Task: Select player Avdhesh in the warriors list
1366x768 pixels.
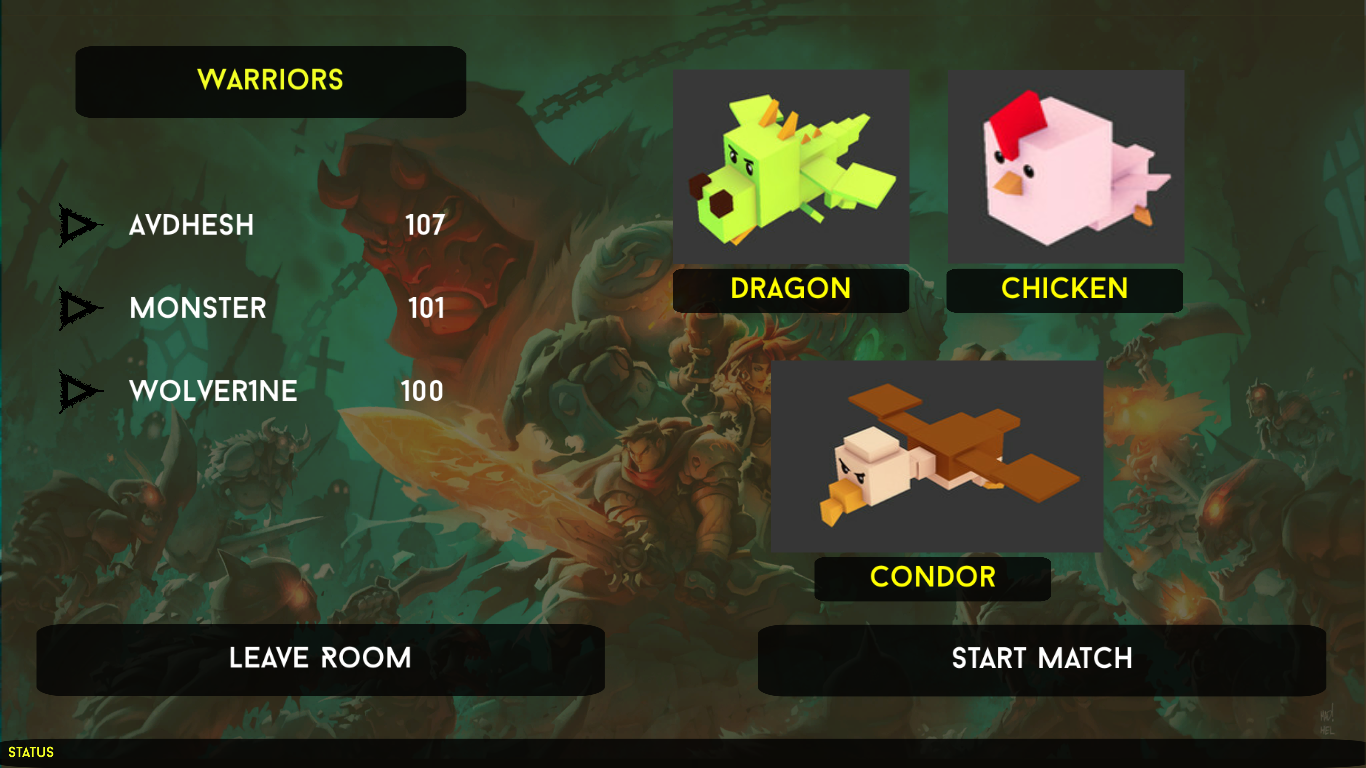Action: [x=191, y=226]
